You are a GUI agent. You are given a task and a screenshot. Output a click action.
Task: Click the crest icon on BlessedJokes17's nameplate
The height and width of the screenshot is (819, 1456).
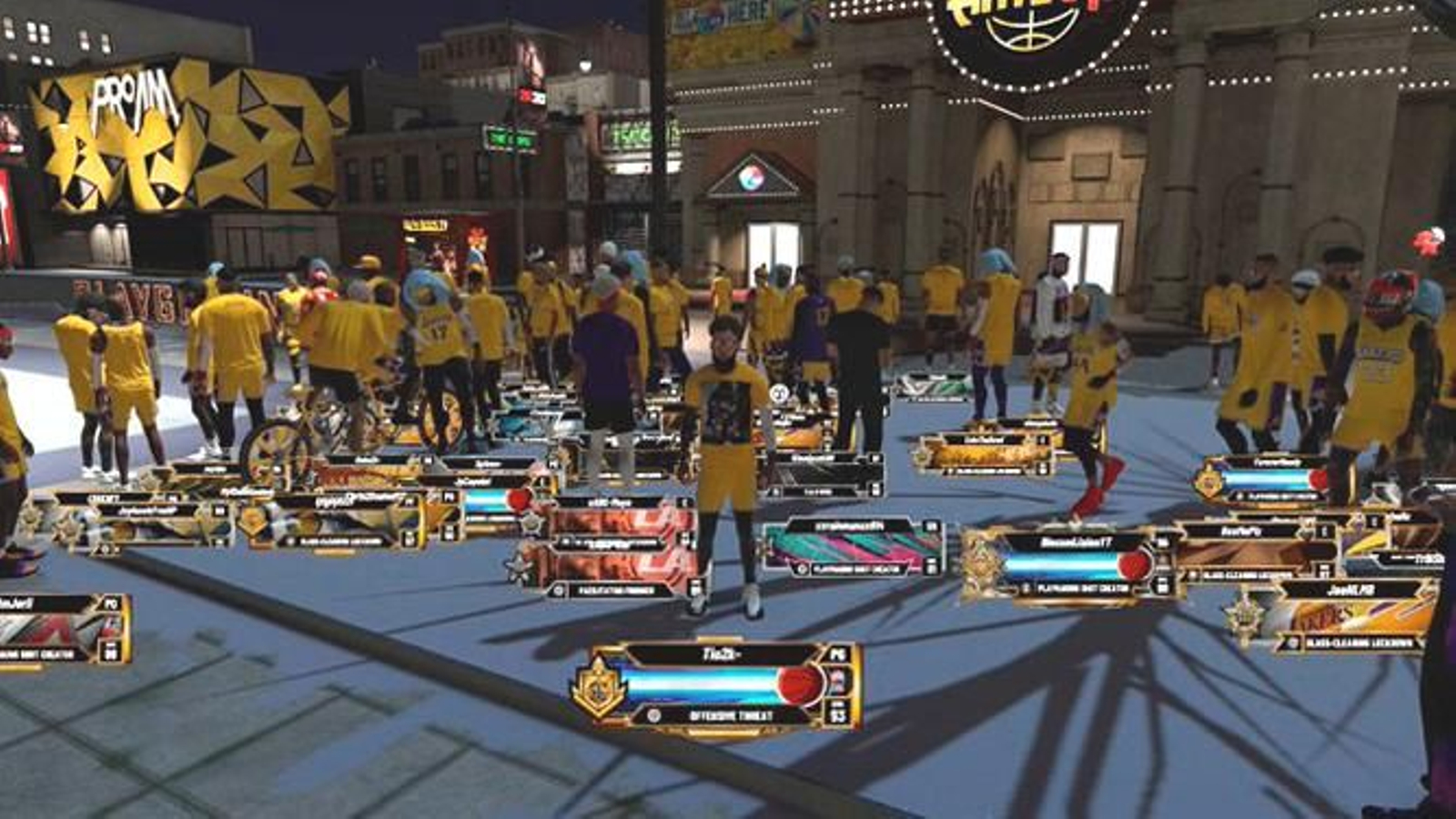click(981, 561)
